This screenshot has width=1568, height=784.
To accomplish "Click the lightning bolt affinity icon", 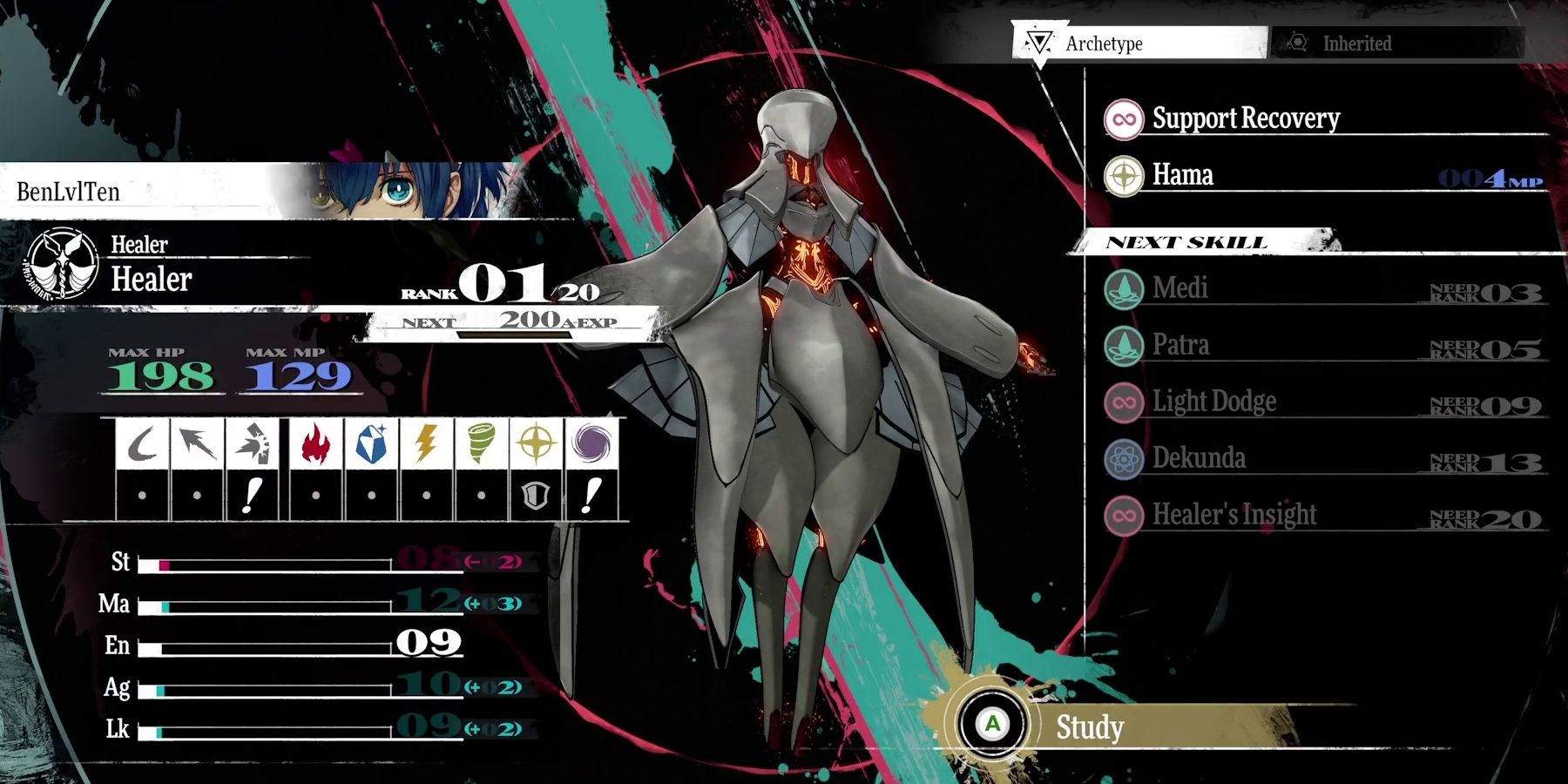I will [x=426, y=444].
